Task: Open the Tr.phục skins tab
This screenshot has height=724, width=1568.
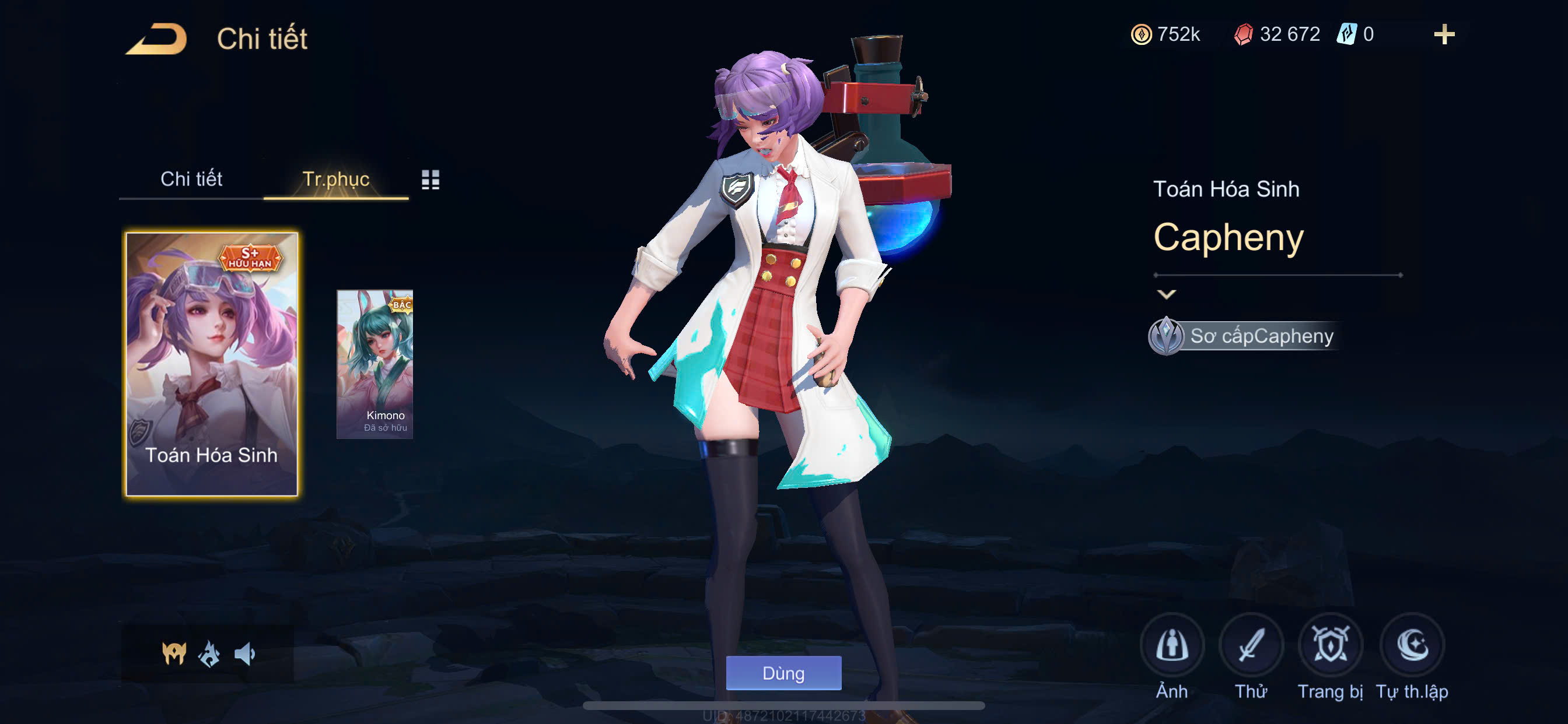Action: tap(335, 179)
